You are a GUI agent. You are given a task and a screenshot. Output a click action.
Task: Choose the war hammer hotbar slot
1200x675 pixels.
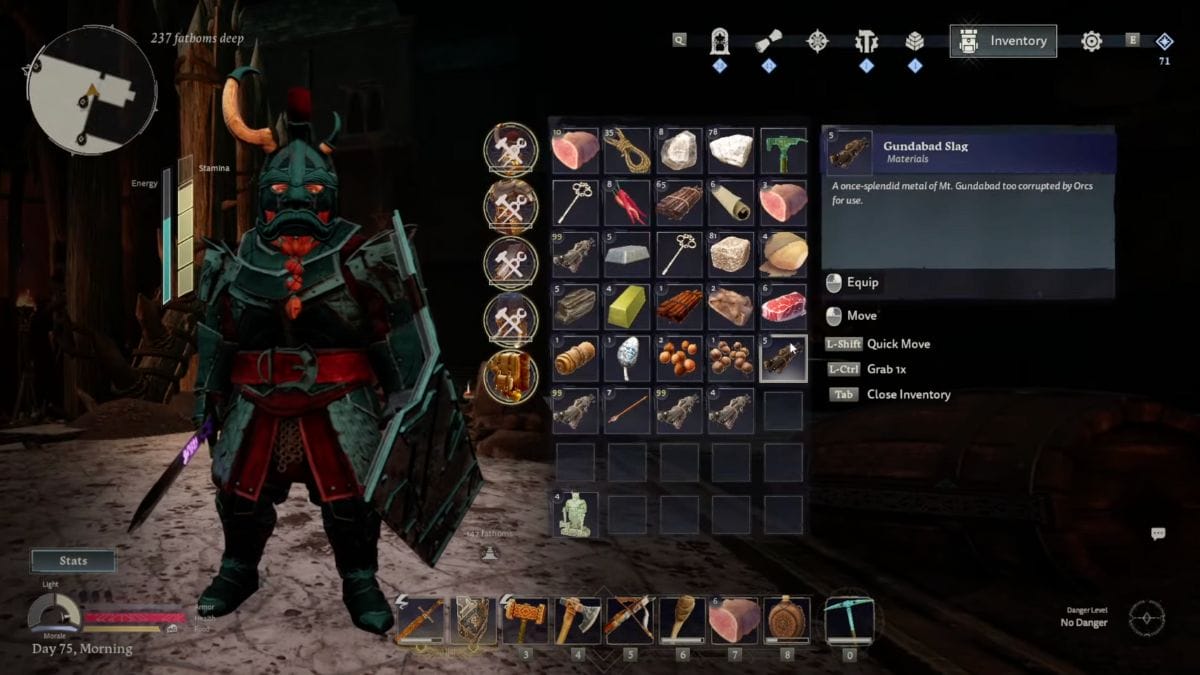pyautogui.click(x=524, y=619)
